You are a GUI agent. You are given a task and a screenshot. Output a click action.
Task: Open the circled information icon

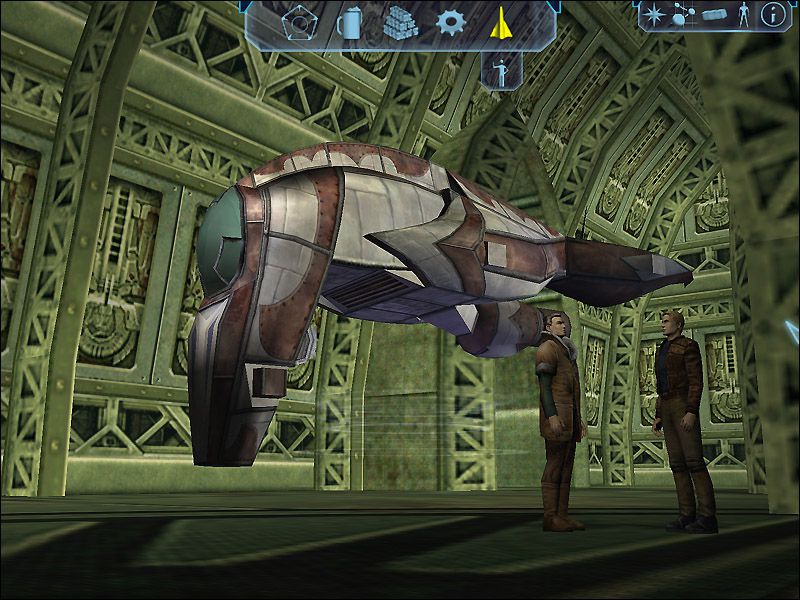tap(772, 14)
